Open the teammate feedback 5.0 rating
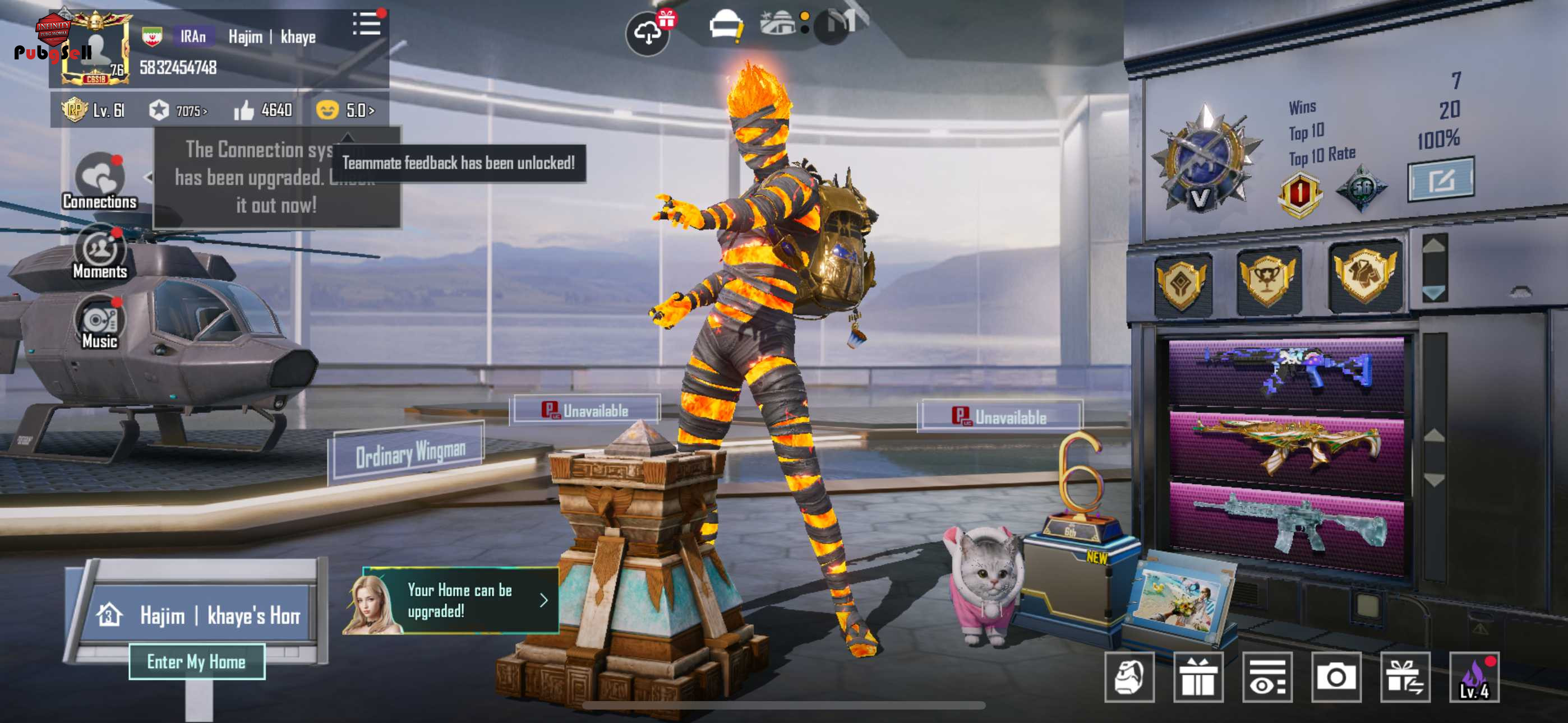This screenshot has width=1568, height=723. click(346, 110)
